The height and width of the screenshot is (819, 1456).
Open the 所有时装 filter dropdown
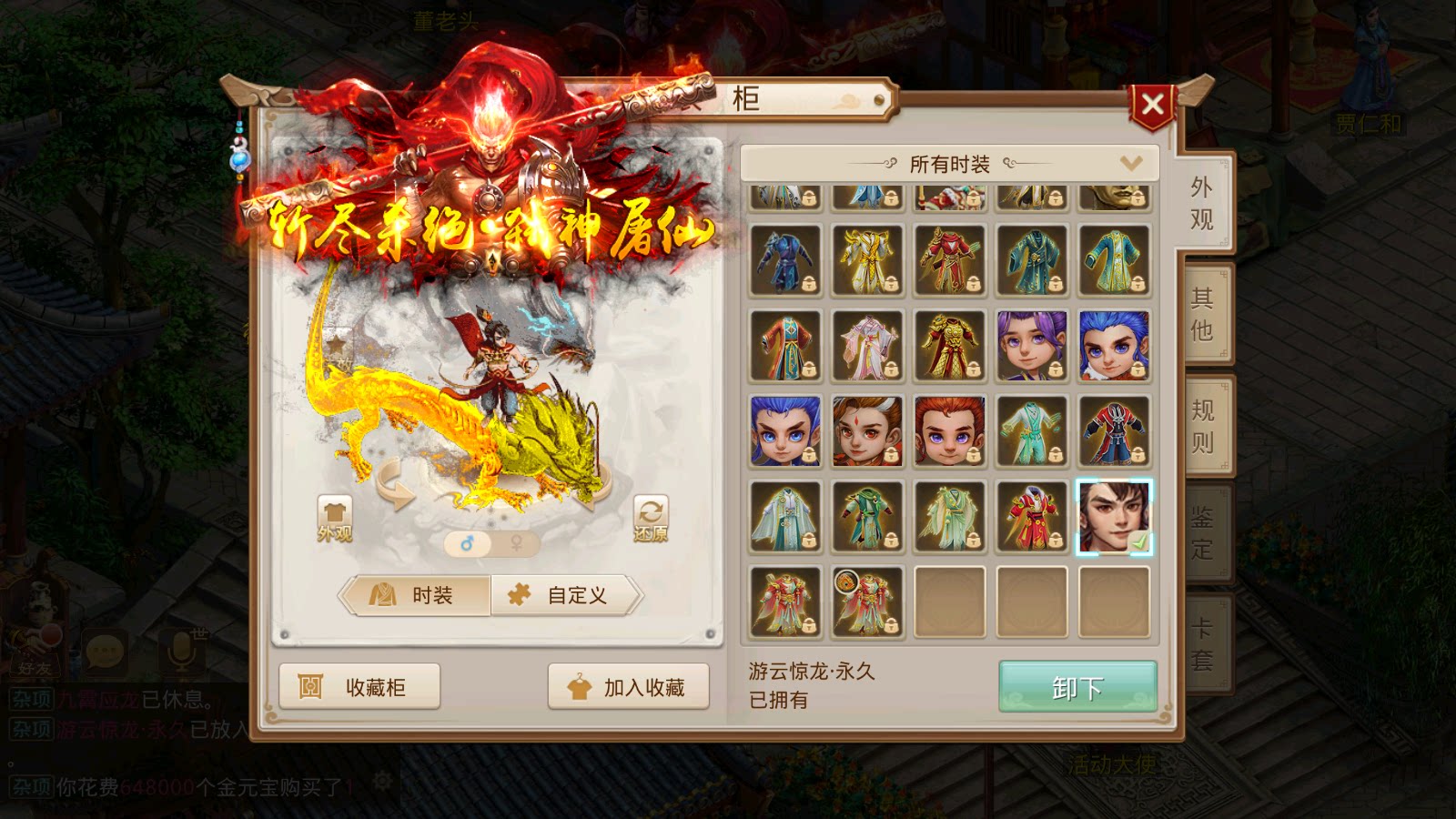(949, 163)
